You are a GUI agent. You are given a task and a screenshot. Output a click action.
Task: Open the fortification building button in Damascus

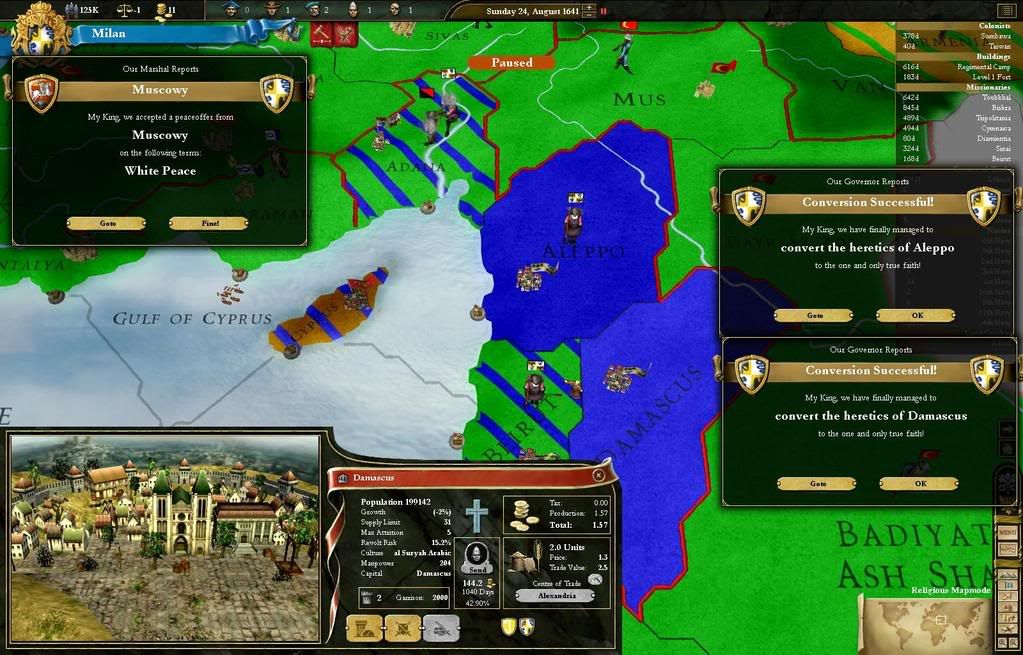click(364, 627)
